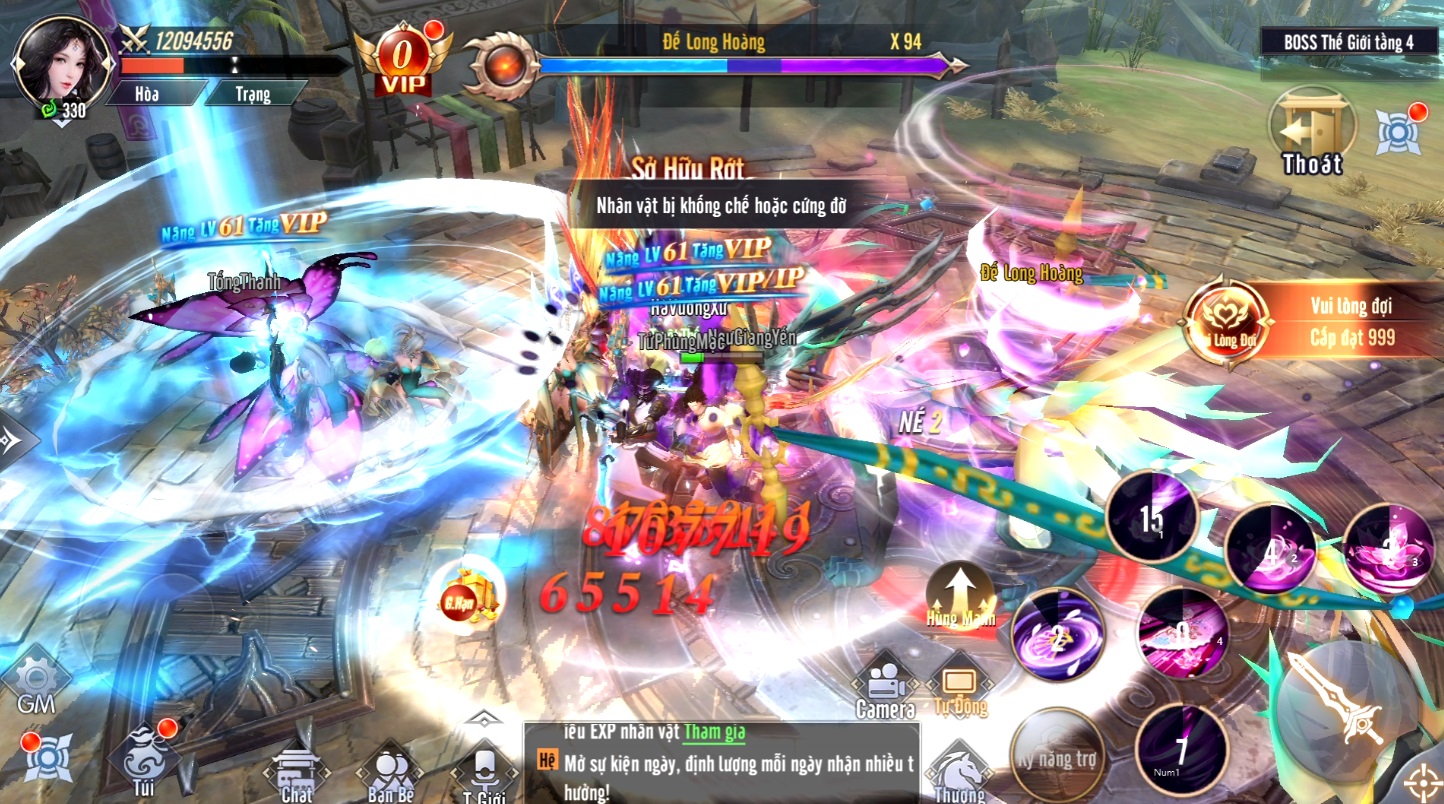Use the skill showing cooldown 7
The width and height of the screenshot is (1444, 804).
pyautogui.click(x=1183, y=749)
